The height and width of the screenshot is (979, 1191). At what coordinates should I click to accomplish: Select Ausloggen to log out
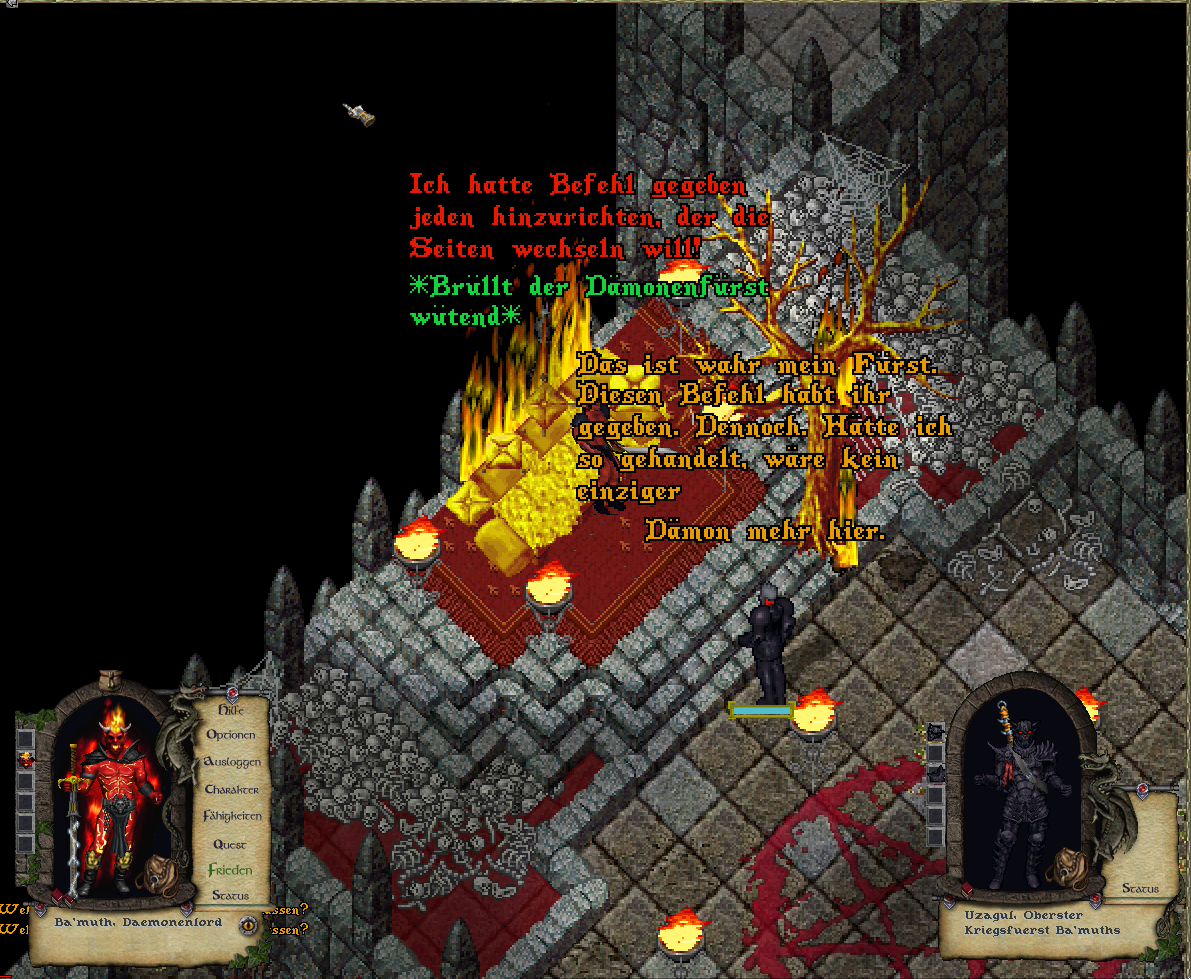click(232, 762)
